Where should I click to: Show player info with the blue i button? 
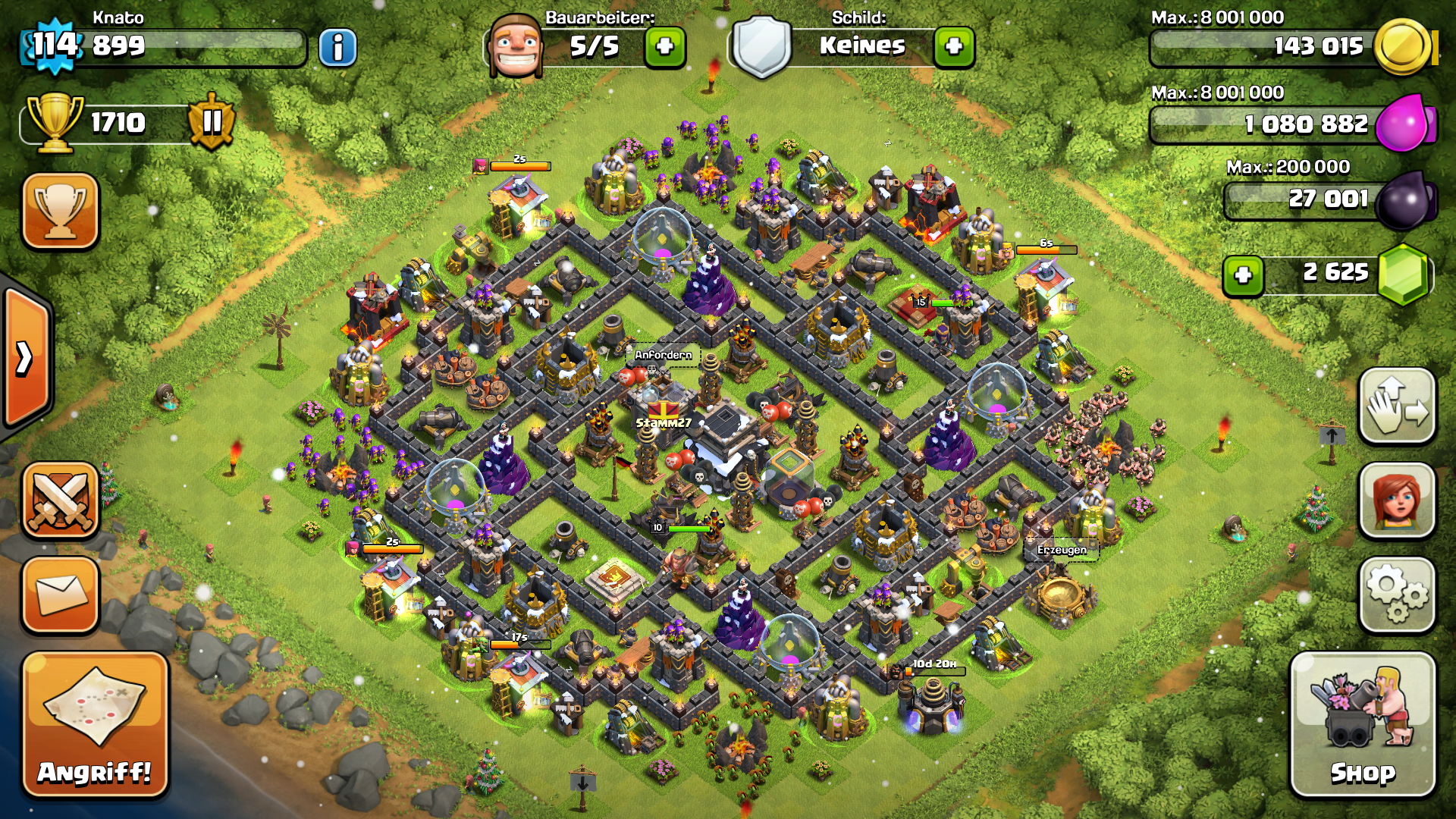coord(337,48)
